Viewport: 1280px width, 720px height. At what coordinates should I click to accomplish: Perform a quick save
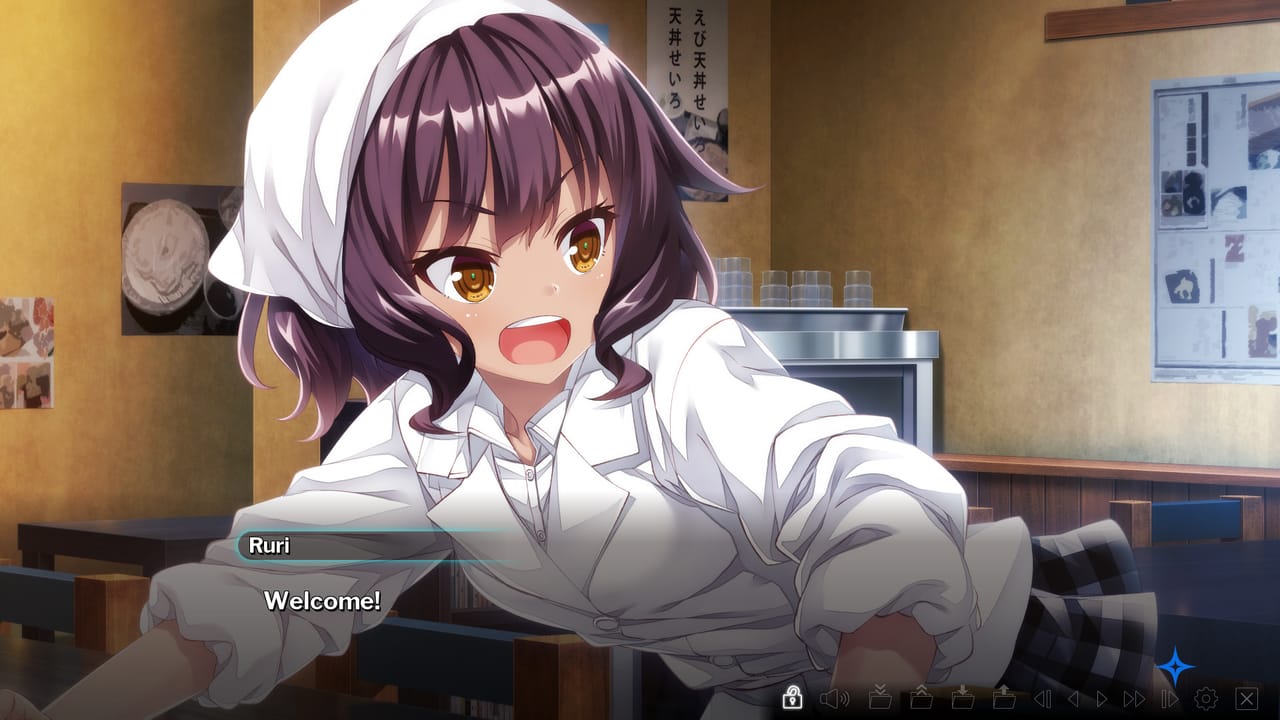[x=882, y=700]
